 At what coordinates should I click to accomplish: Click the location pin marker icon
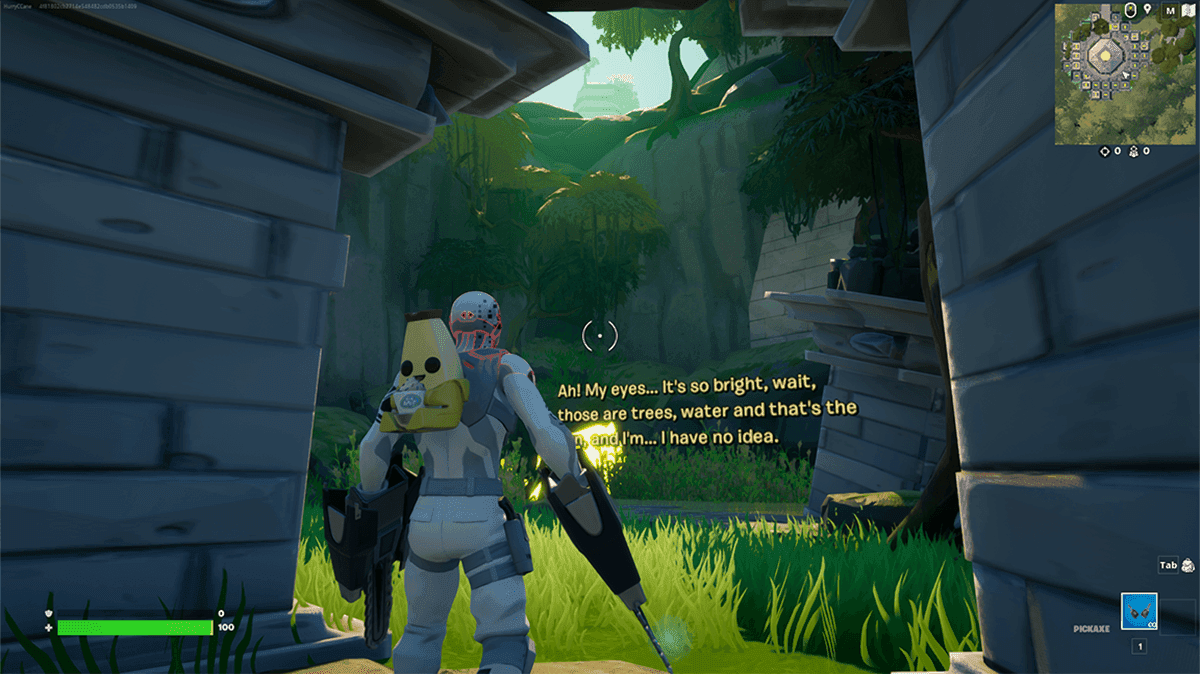pyautogui.click(x=1147, y=10)
